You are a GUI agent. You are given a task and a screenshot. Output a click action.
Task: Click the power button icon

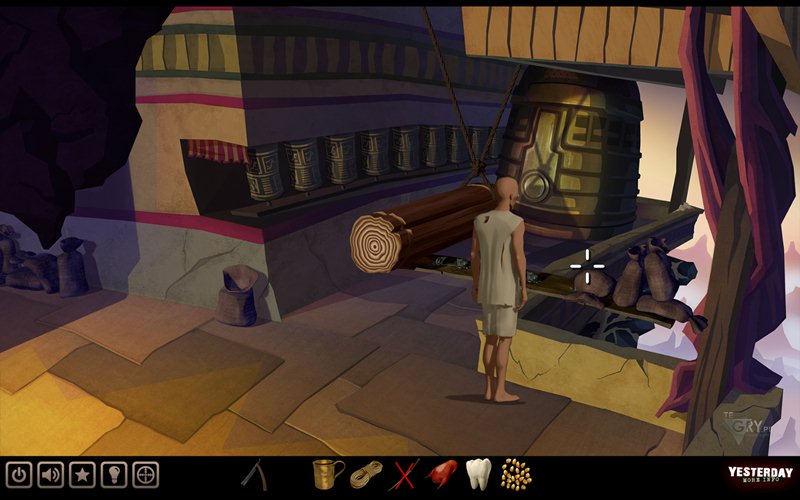click(20, 473)
